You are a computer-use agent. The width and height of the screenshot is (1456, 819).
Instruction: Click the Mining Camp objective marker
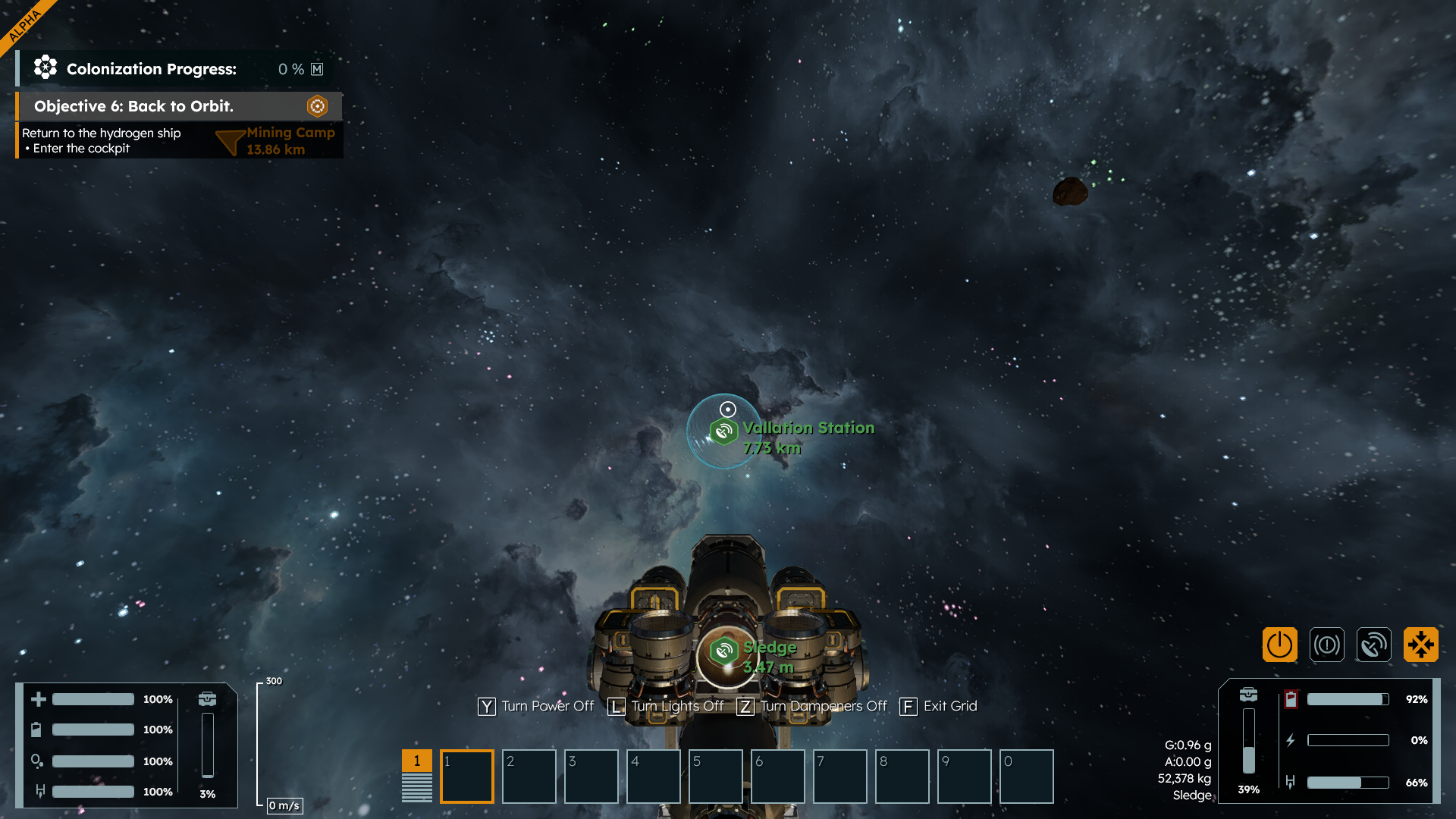(231, 141)
